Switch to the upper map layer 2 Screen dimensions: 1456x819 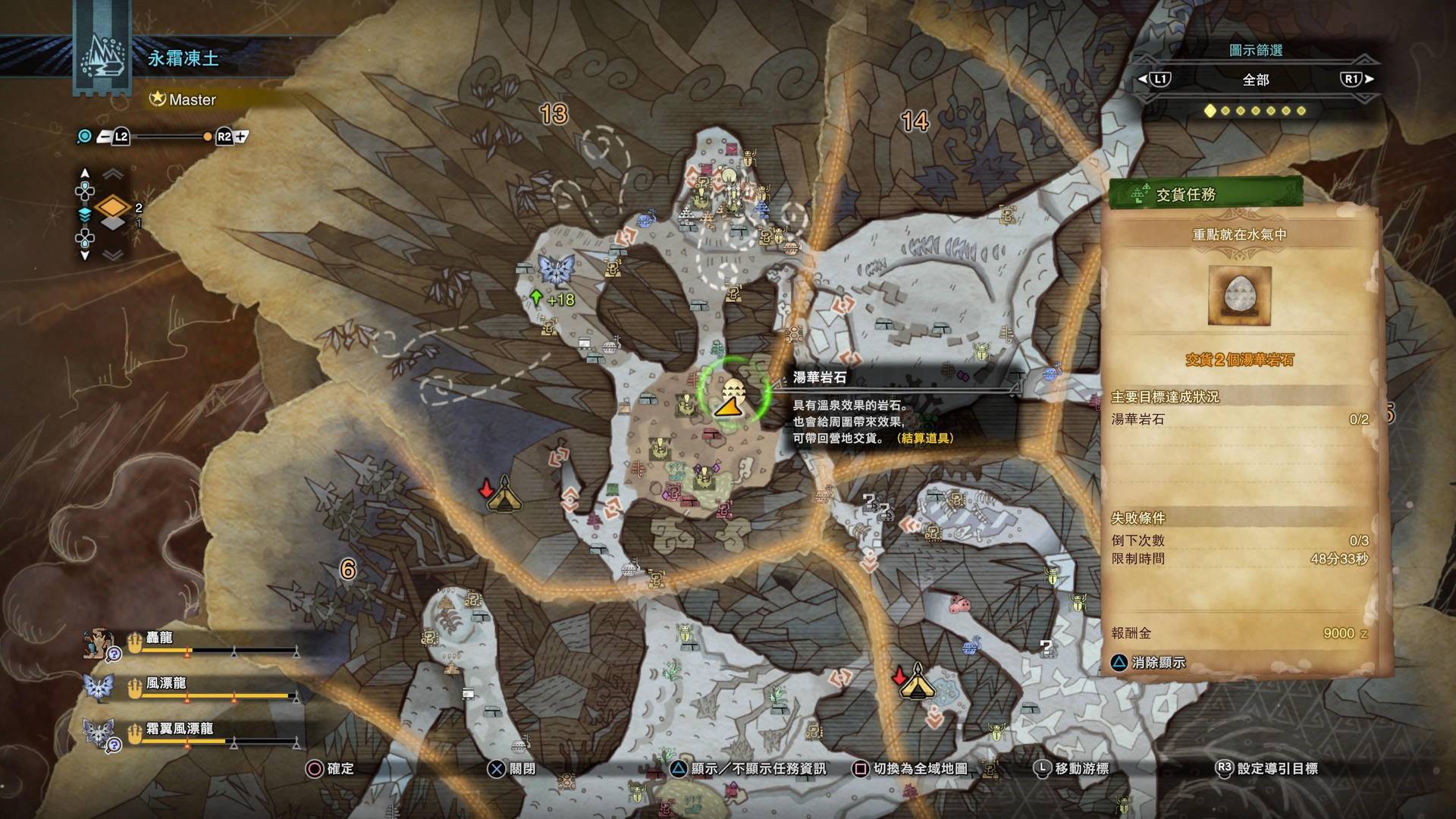click(113, 206)
